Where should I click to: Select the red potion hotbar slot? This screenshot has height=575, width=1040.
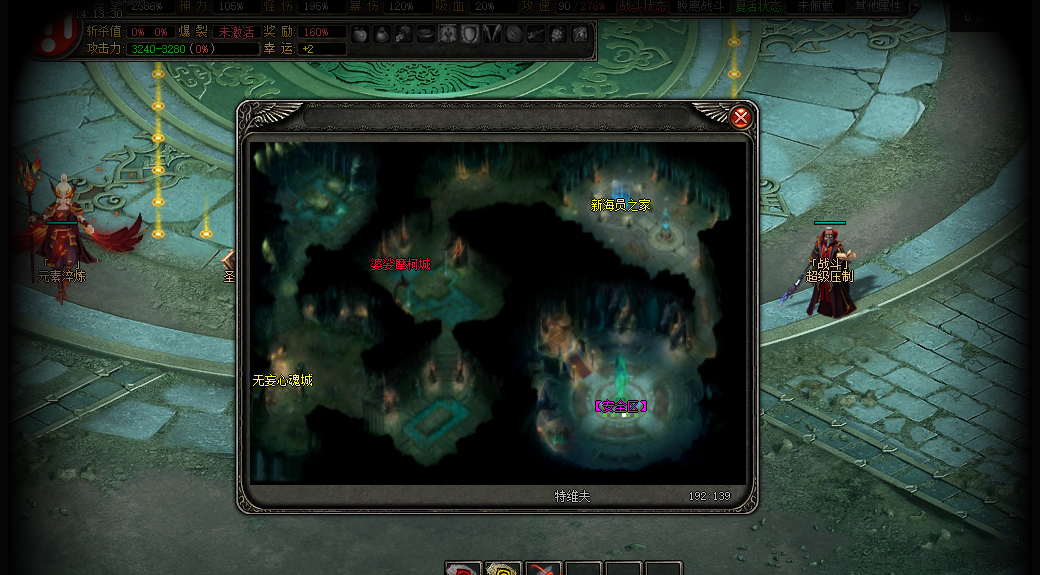point(463,568)
